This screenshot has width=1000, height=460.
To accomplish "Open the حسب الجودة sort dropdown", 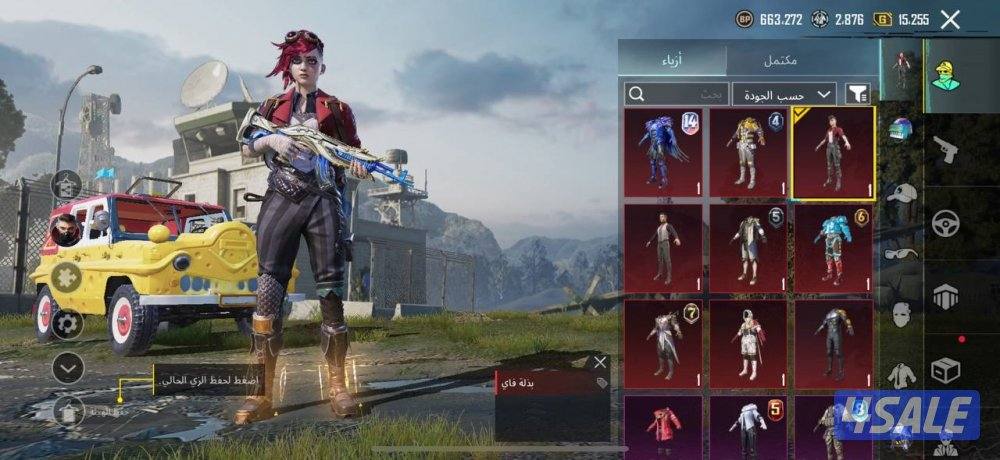I will click(785, 94).
